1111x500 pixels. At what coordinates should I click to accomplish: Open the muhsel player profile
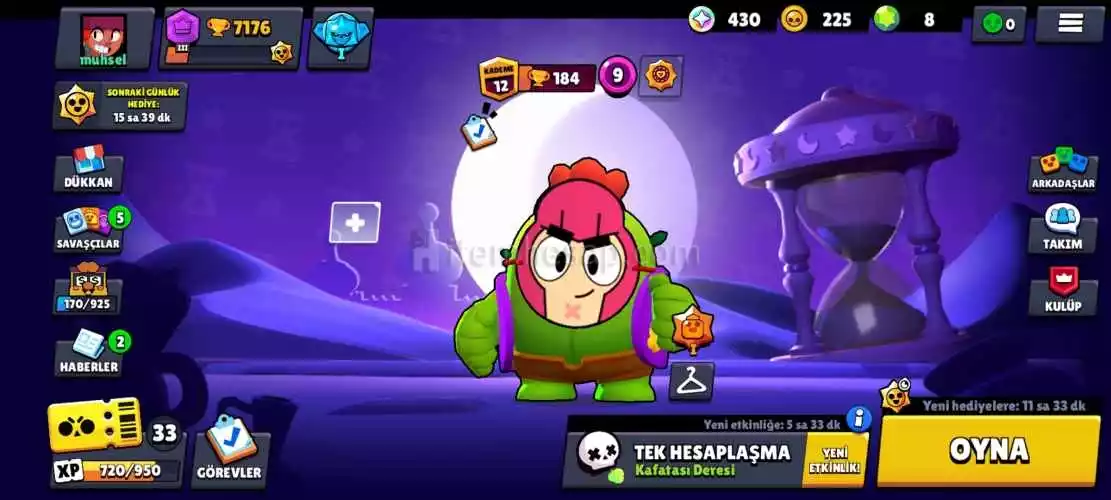pyautogui.click(x=105, y=38)
